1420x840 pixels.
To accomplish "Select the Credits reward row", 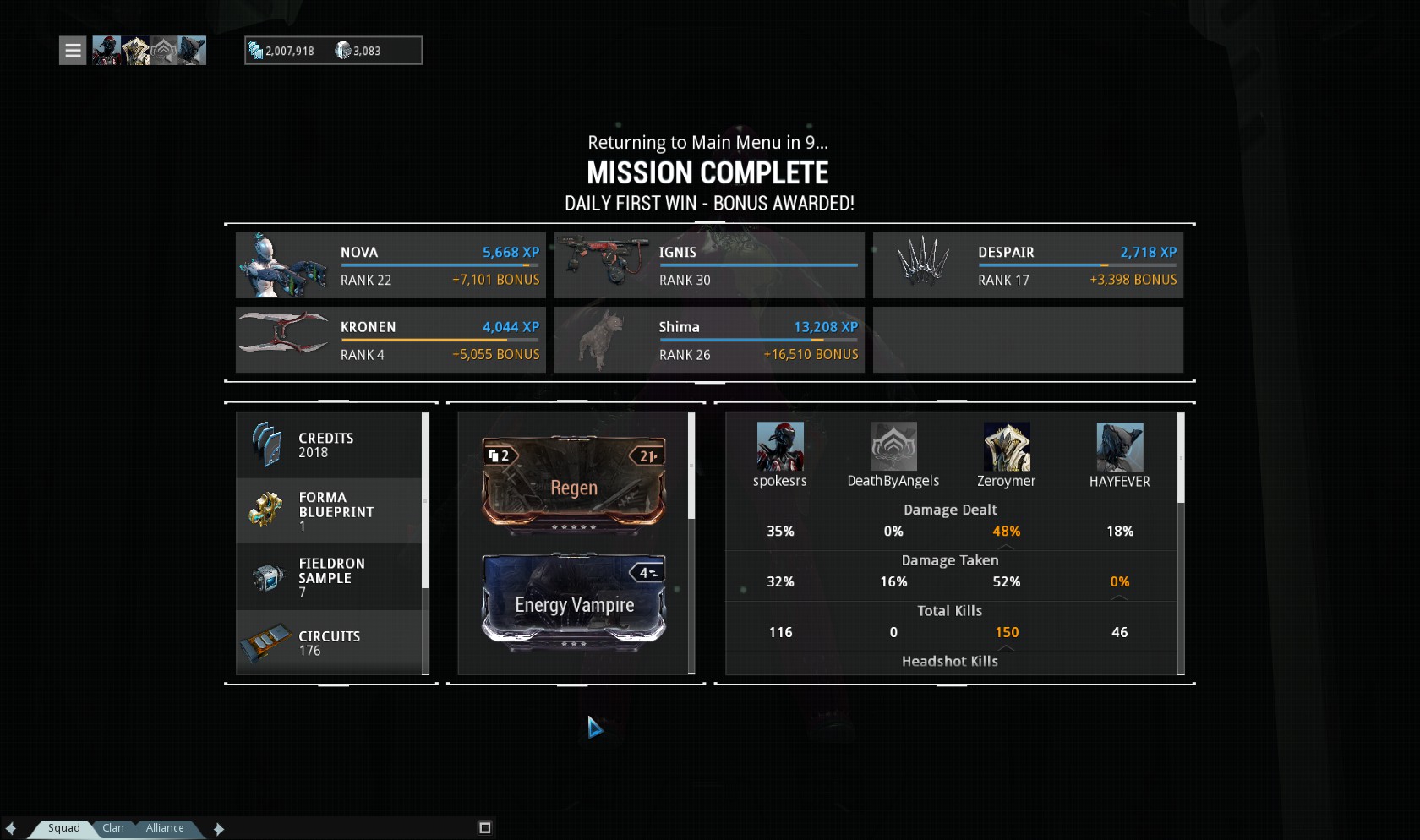I will 329,445.
